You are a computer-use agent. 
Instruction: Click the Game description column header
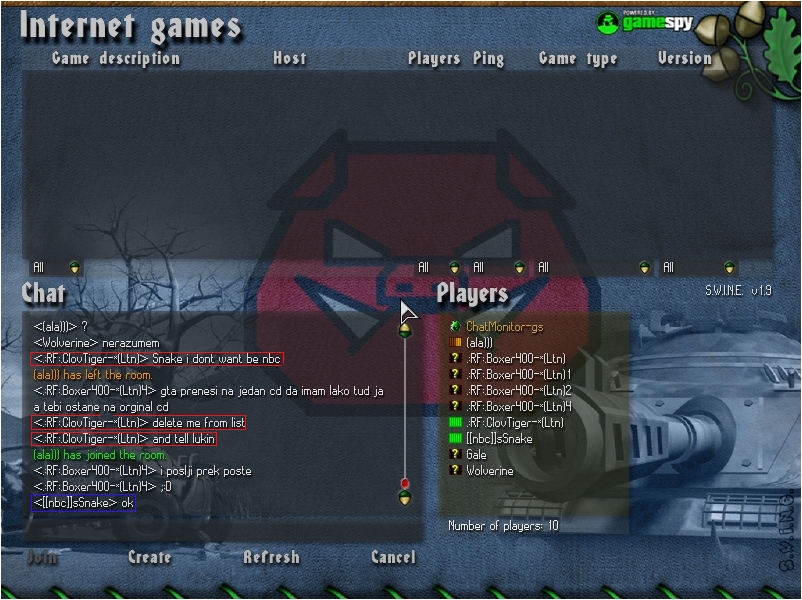click(116, 58)
